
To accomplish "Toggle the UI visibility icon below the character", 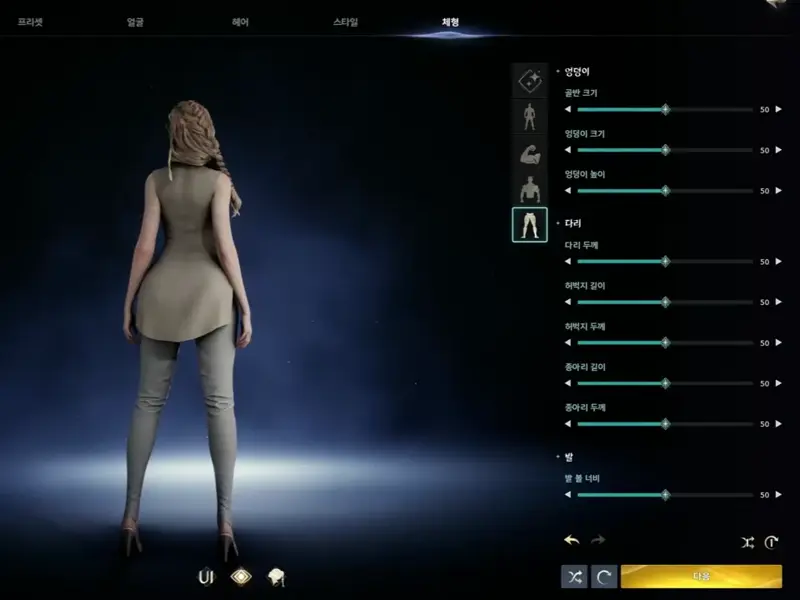I will coord(207,576).
